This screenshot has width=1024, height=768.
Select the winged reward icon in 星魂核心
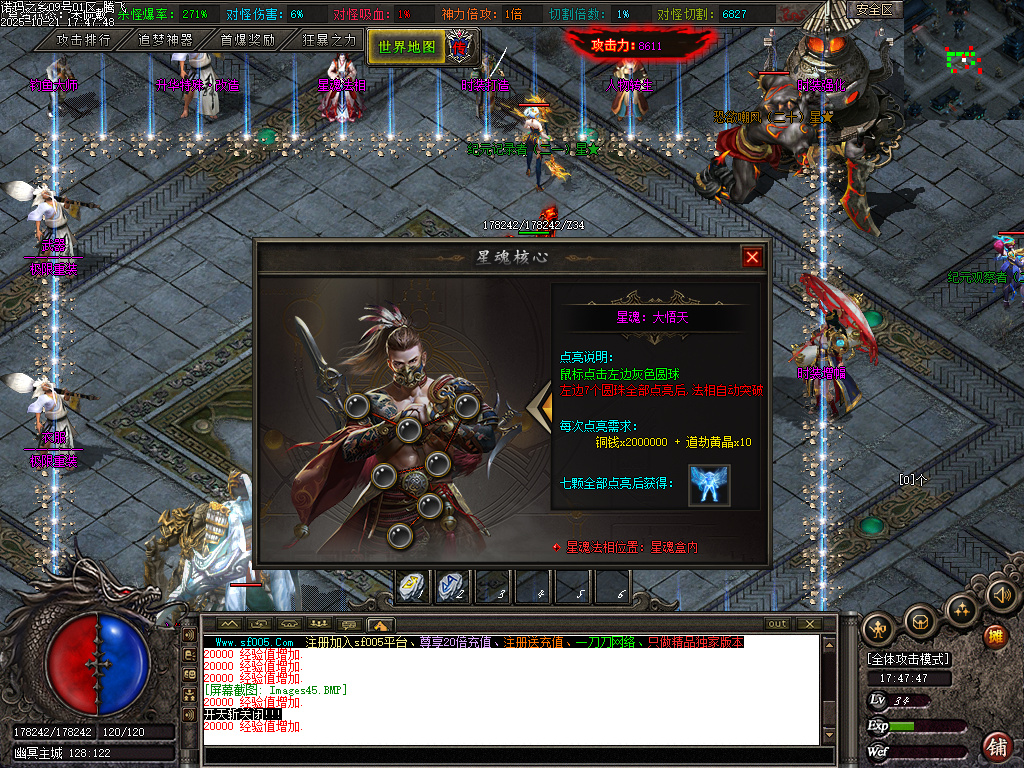pyautogui.click(x=709, y=485)
